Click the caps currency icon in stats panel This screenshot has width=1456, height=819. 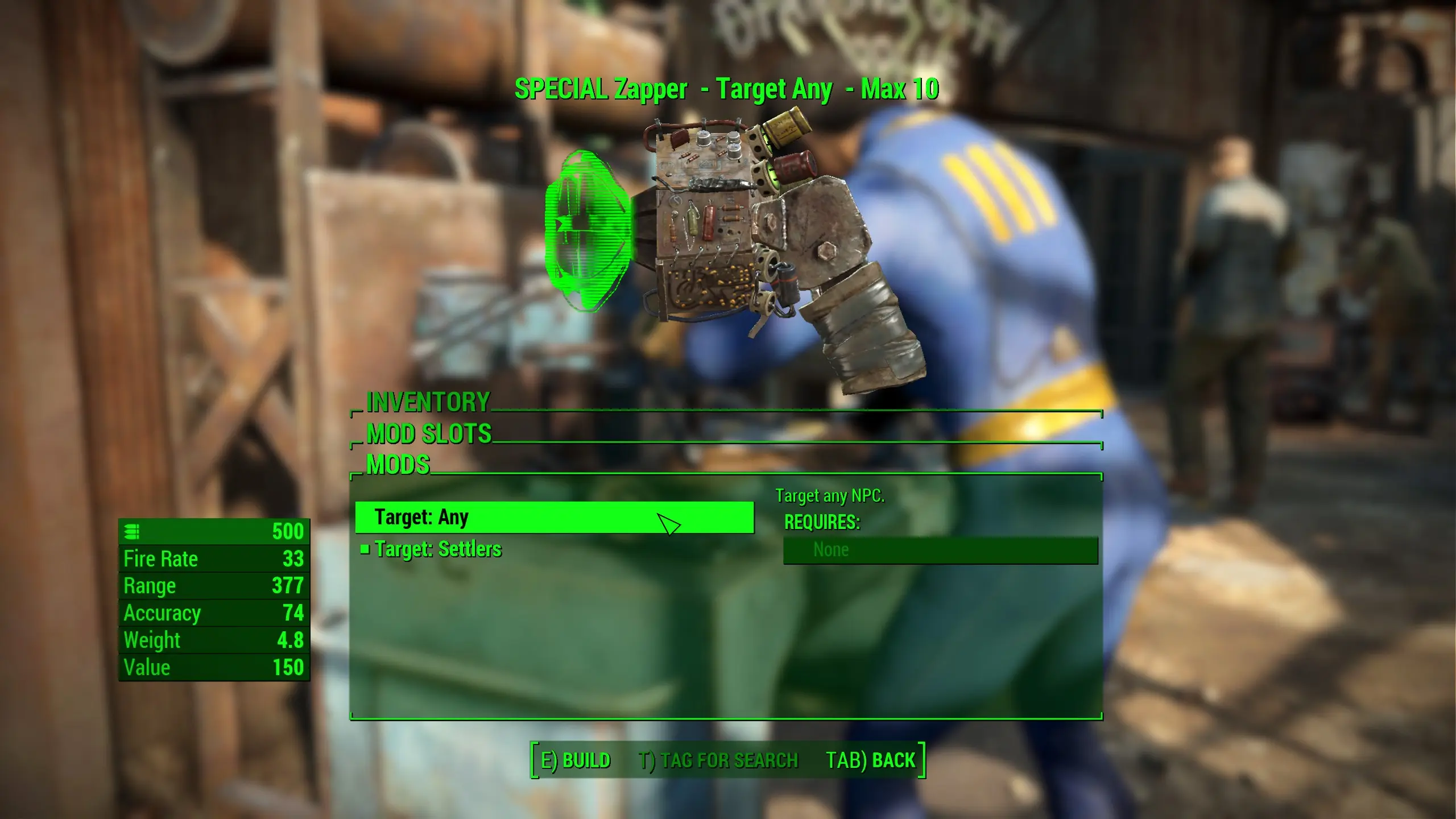132,532
